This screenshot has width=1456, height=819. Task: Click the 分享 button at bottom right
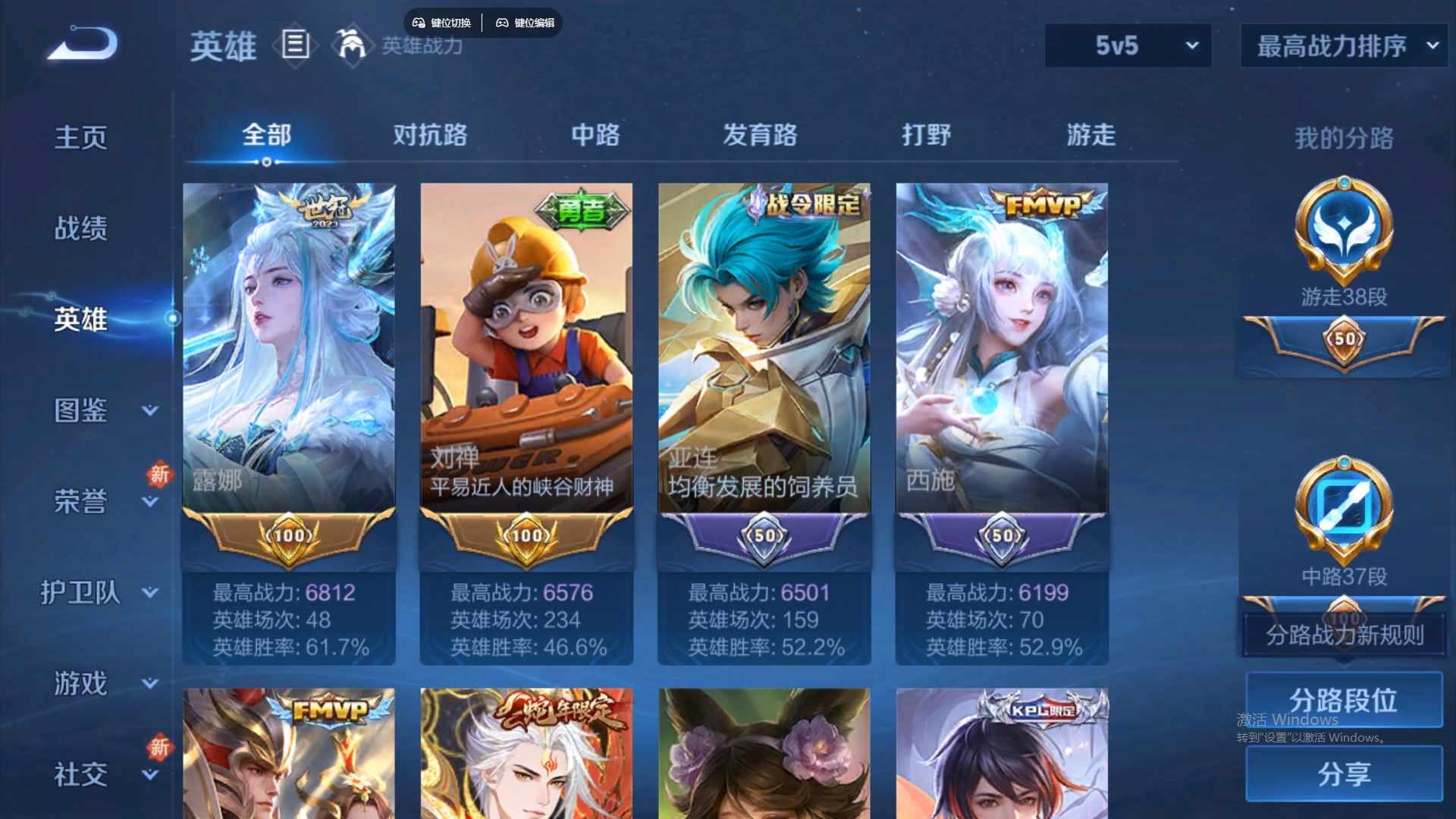1343,775
